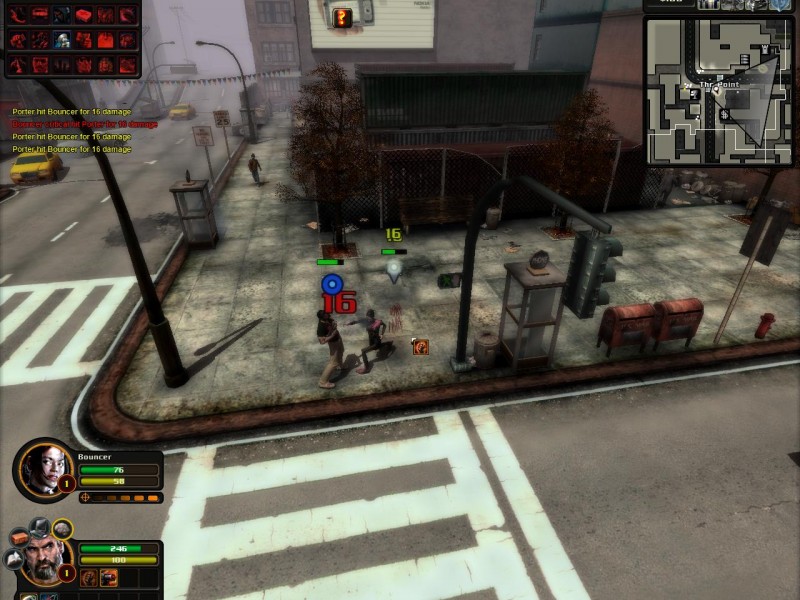Click the orange question mark marker near fighters
The width and height of the screenshot is (800, 600).
pos(421,347)
